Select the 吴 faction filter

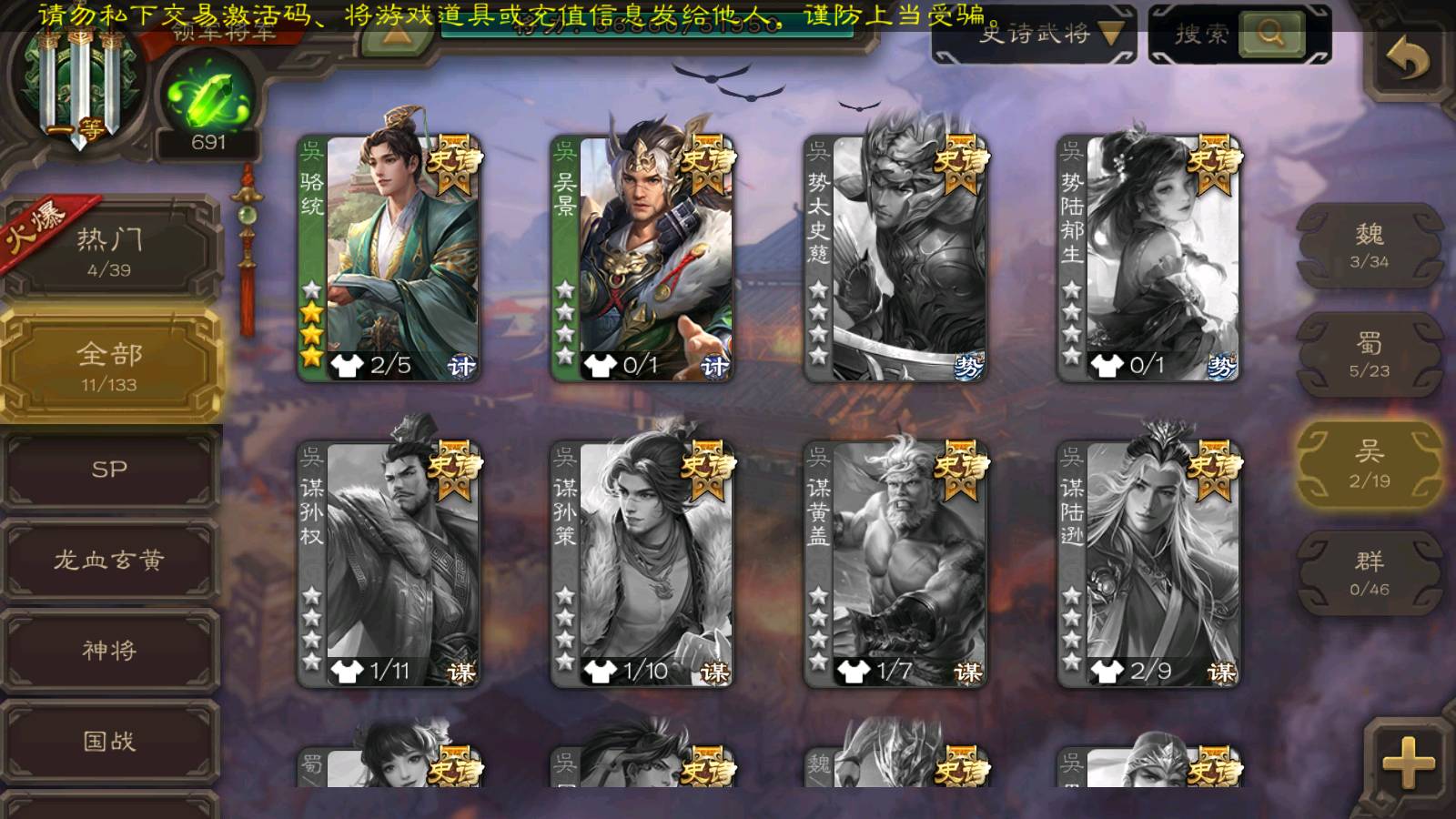(1369, 464)
